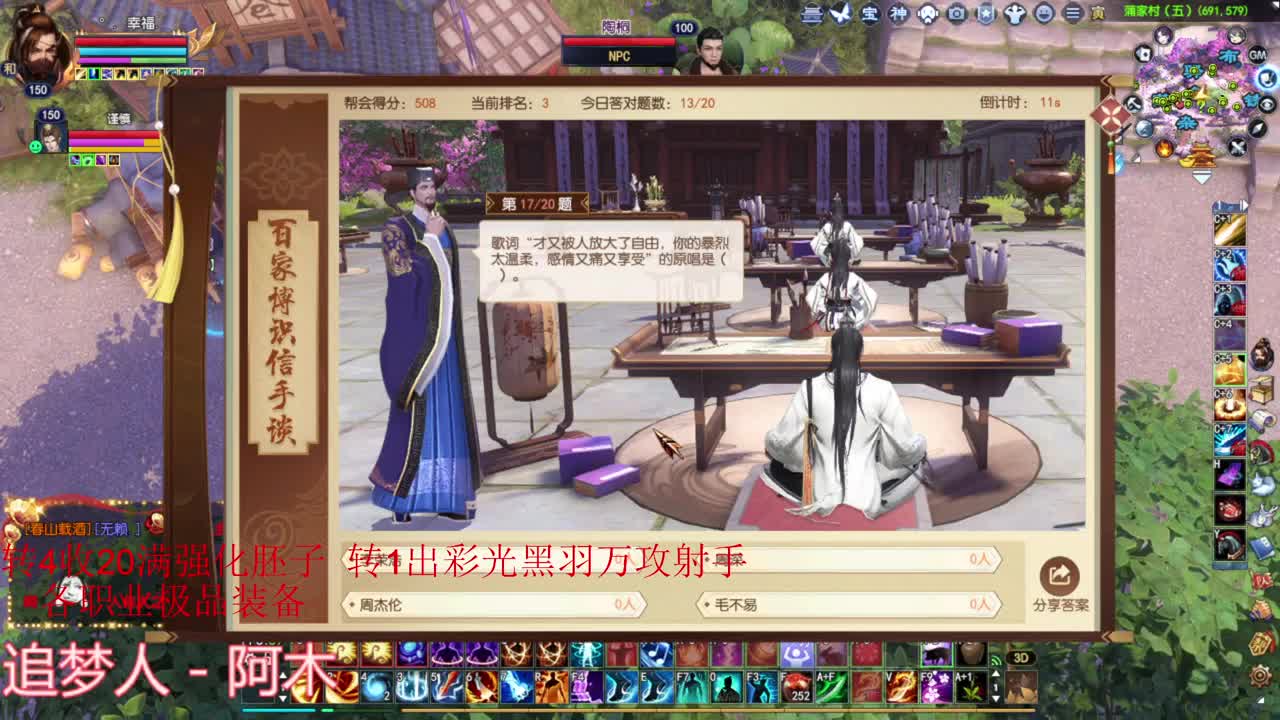Select the smiley face social icon in top bar
This screenshot has height=720, width=1280.
(1043, 14)
